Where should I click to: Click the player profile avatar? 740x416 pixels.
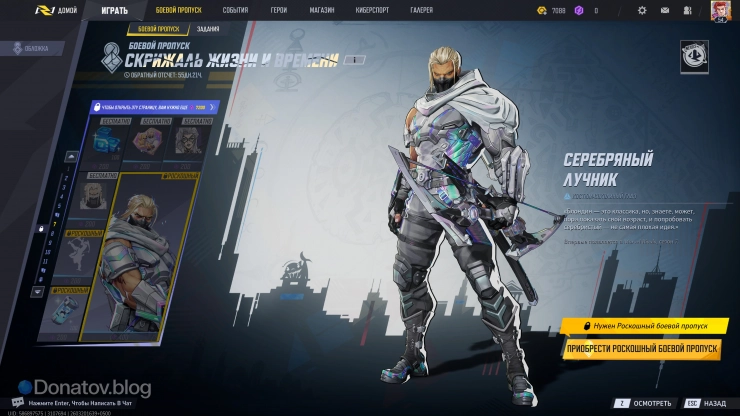[719, 10]
